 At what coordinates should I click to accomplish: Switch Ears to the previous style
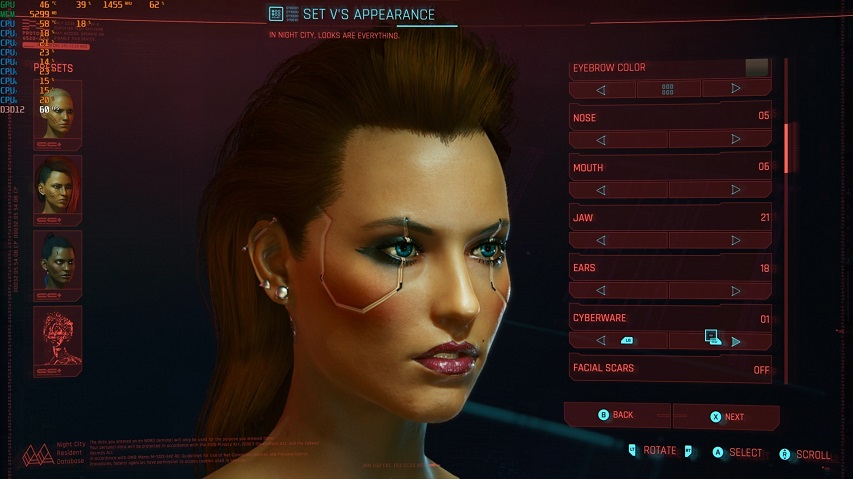click(x=601, y=290)
